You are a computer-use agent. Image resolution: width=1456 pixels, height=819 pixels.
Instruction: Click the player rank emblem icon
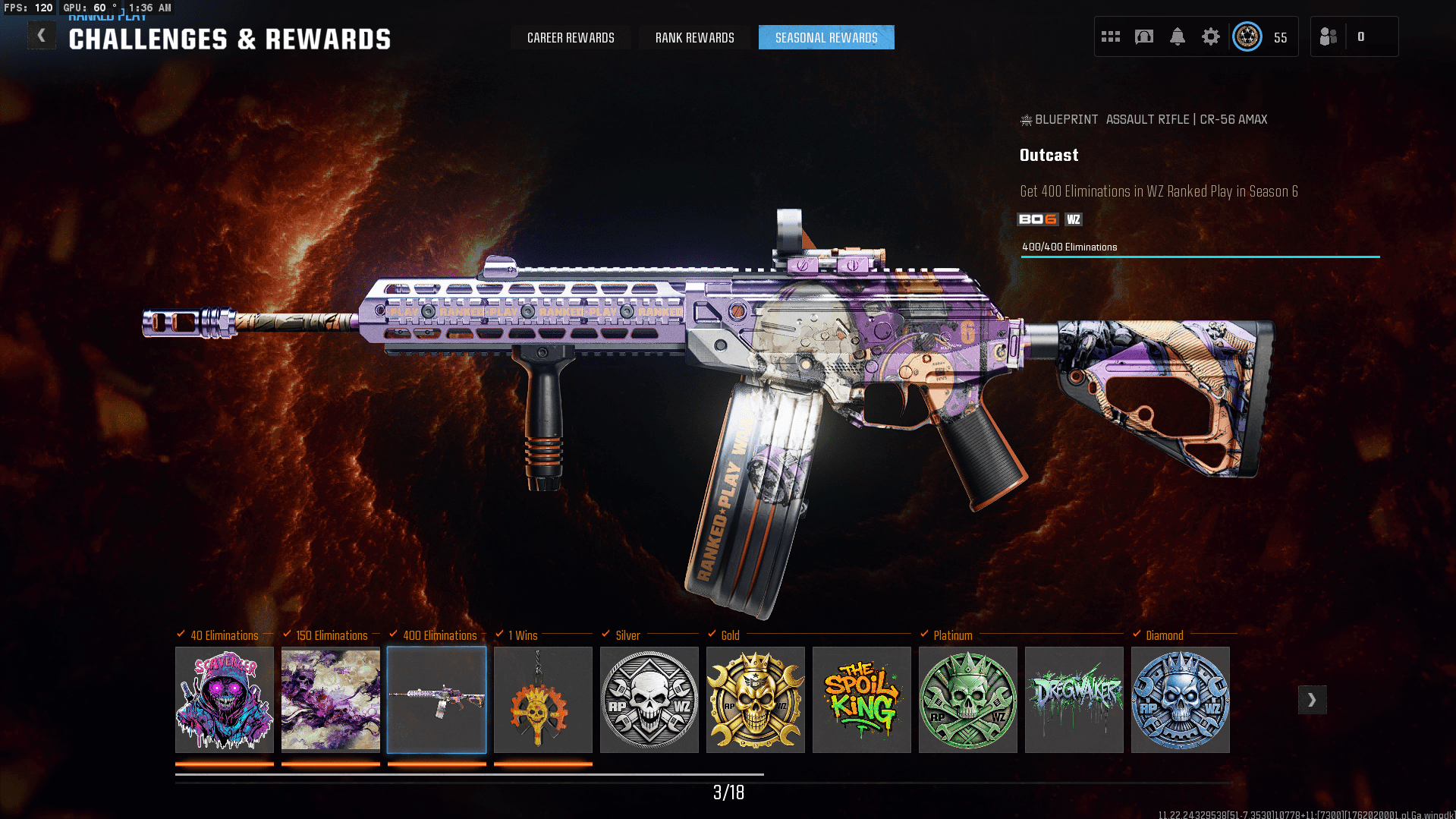coord(1247,36)
